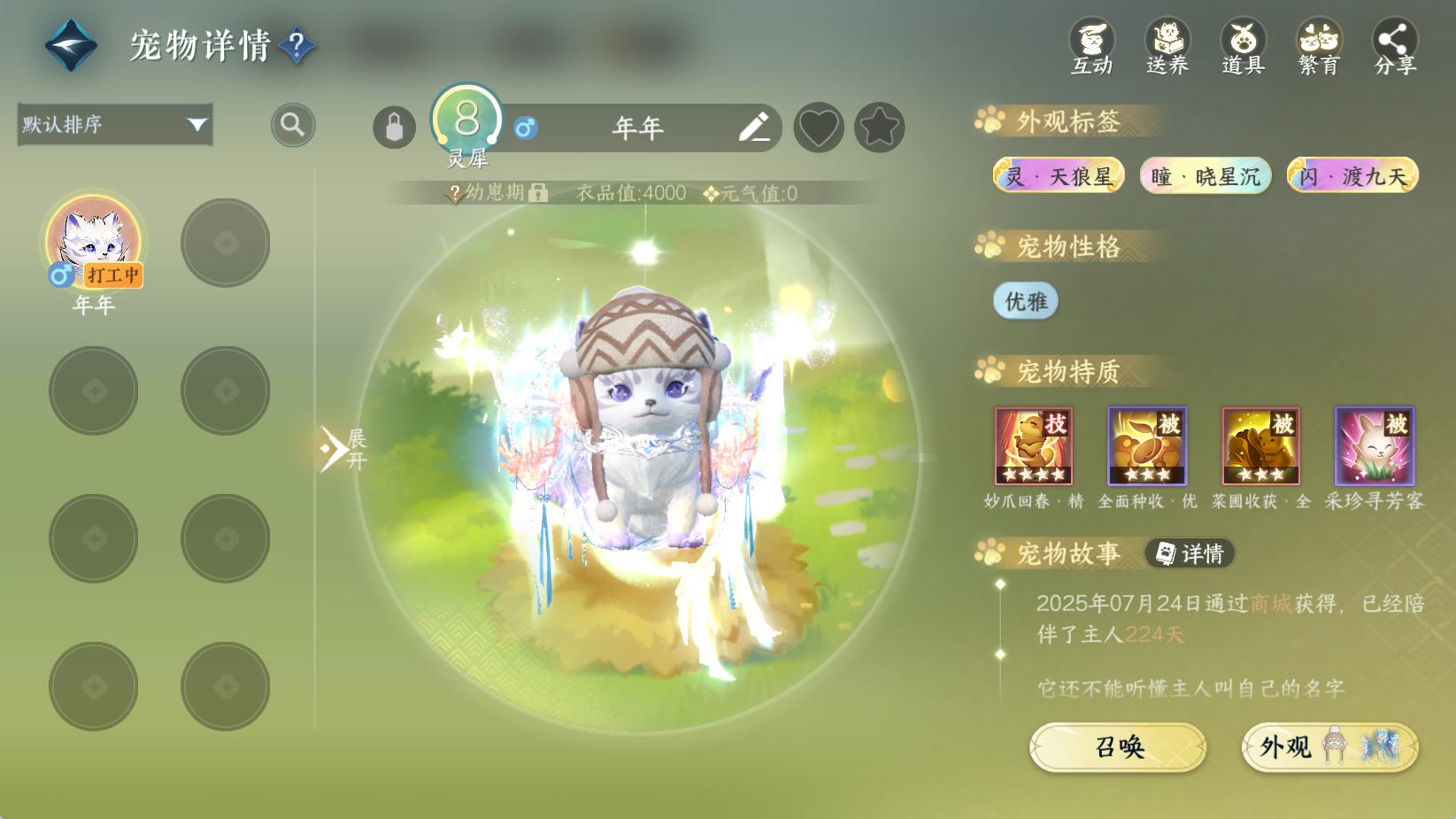1456x819 pixels.
Task: Toggle the heart favorite button
Action: click(x=818, y=128)
